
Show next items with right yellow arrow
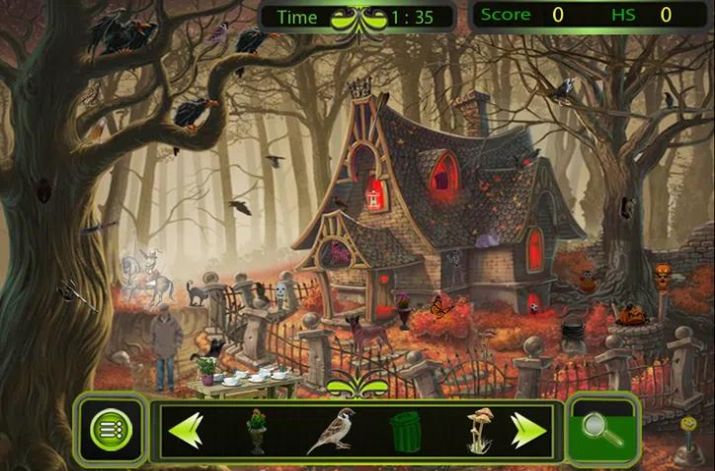(529, 430)
